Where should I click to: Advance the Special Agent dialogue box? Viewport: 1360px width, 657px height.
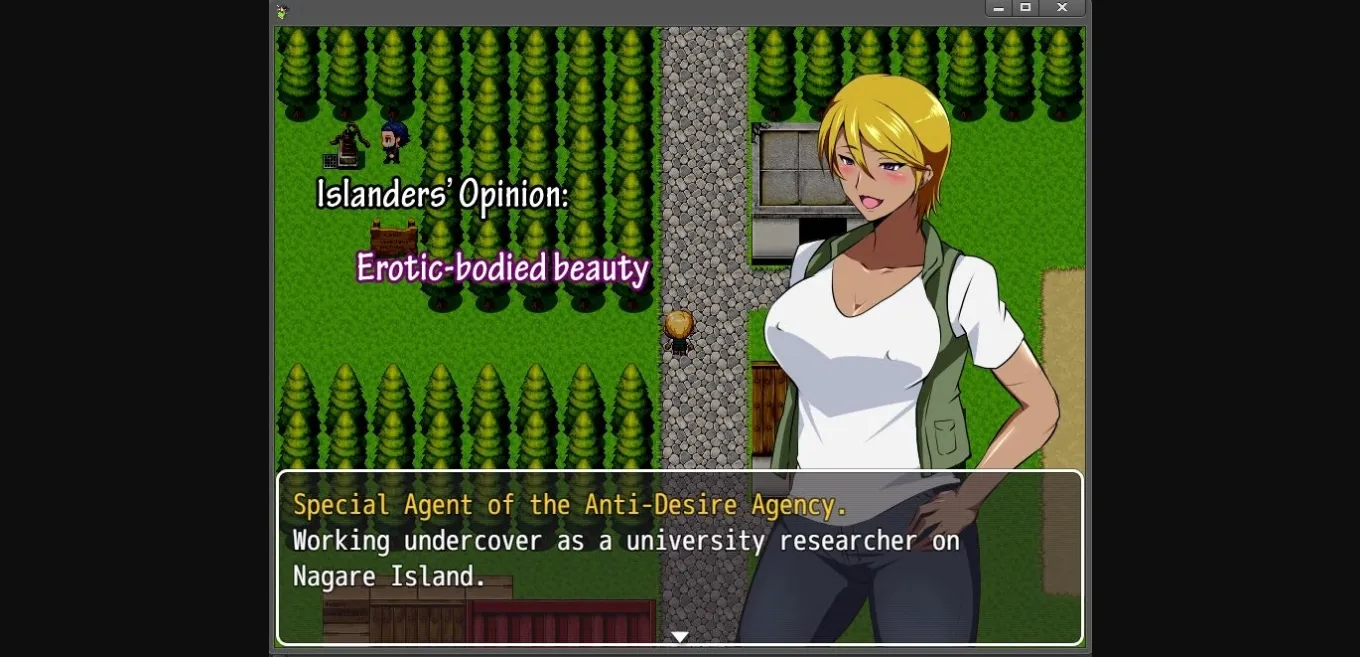click(679, 557)
